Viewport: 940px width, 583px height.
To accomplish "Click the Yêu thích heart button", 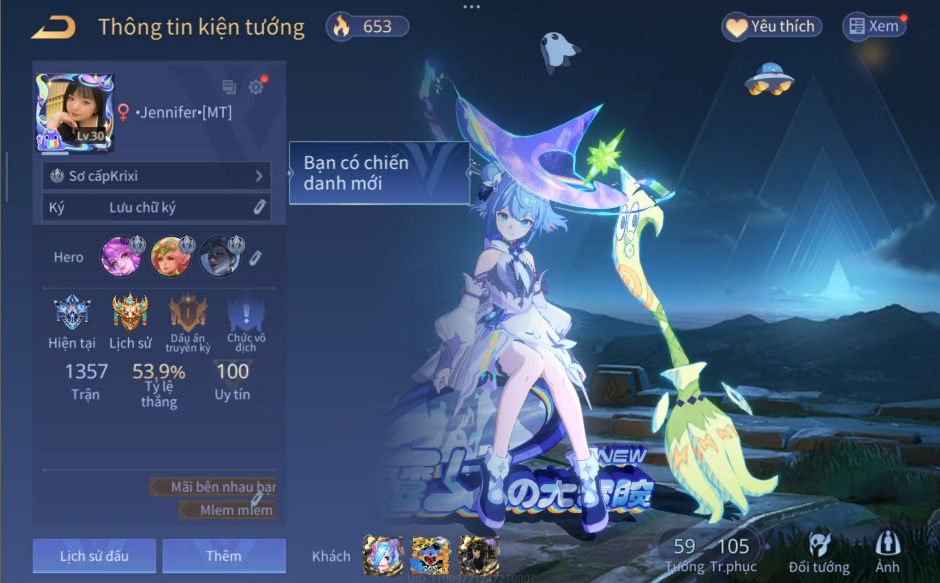I will click(771, 27).
